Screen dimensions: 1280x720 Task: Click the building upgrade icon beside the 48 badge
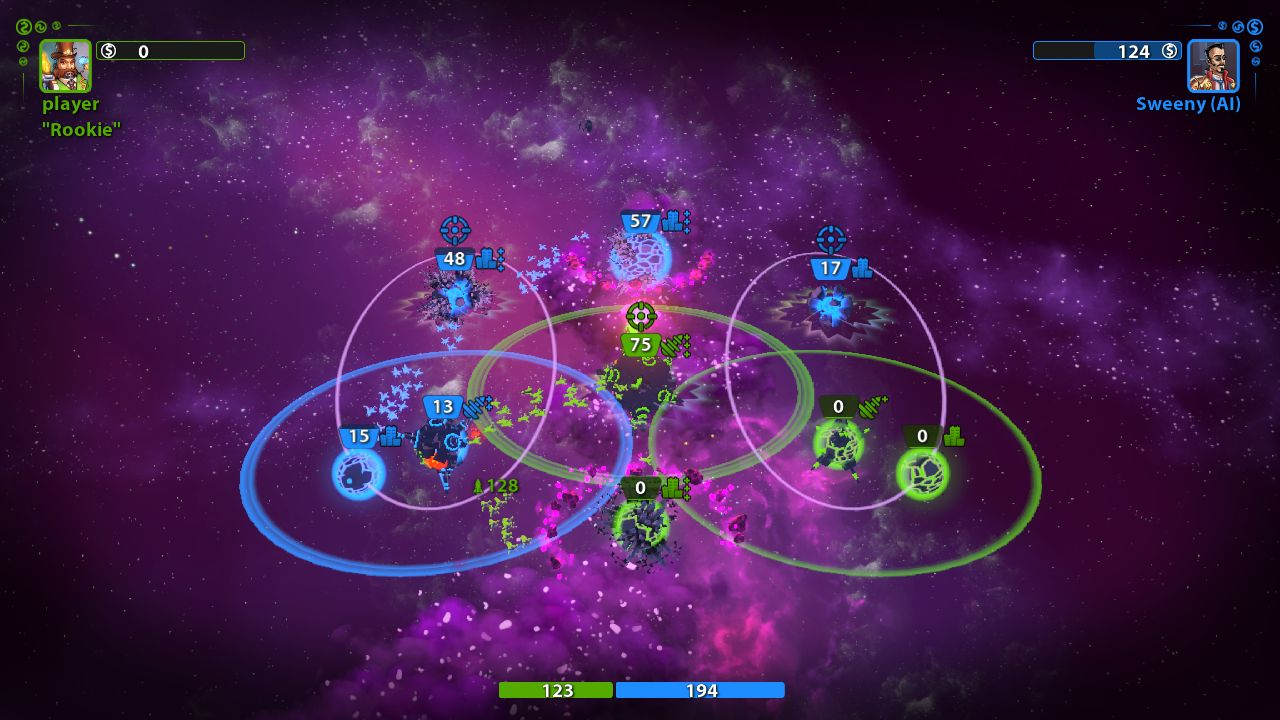[487, 258]
